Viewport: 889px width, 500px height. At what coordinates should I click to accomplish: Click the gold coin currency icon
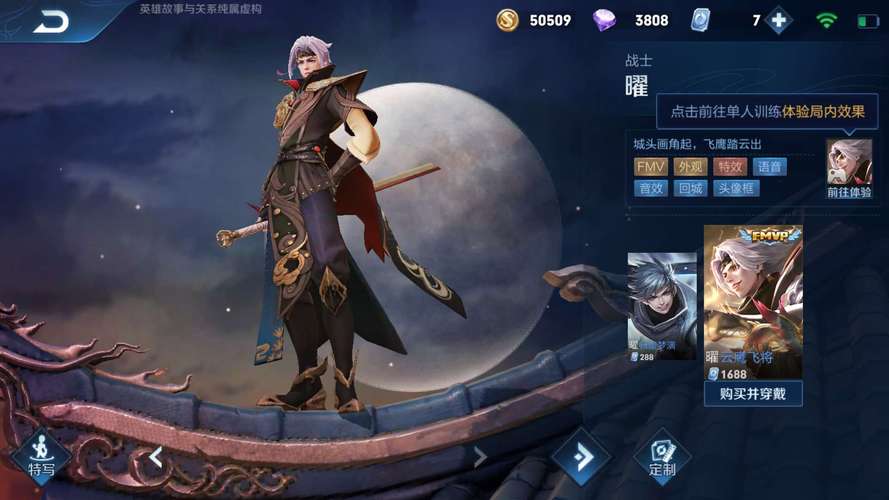coord(508,20)
